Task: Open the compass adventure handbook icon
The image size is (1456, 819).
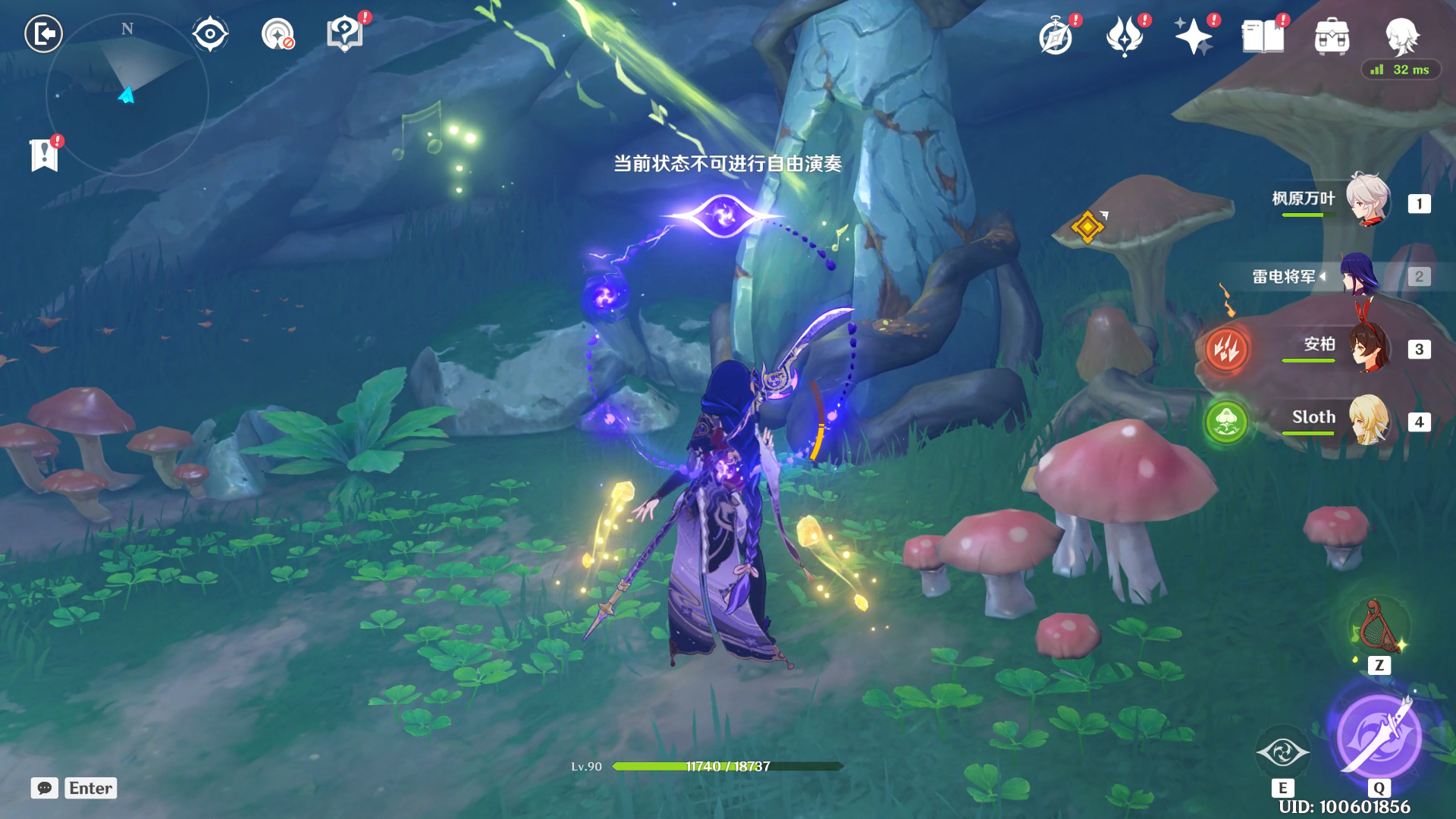Action: pos(1056,36)
